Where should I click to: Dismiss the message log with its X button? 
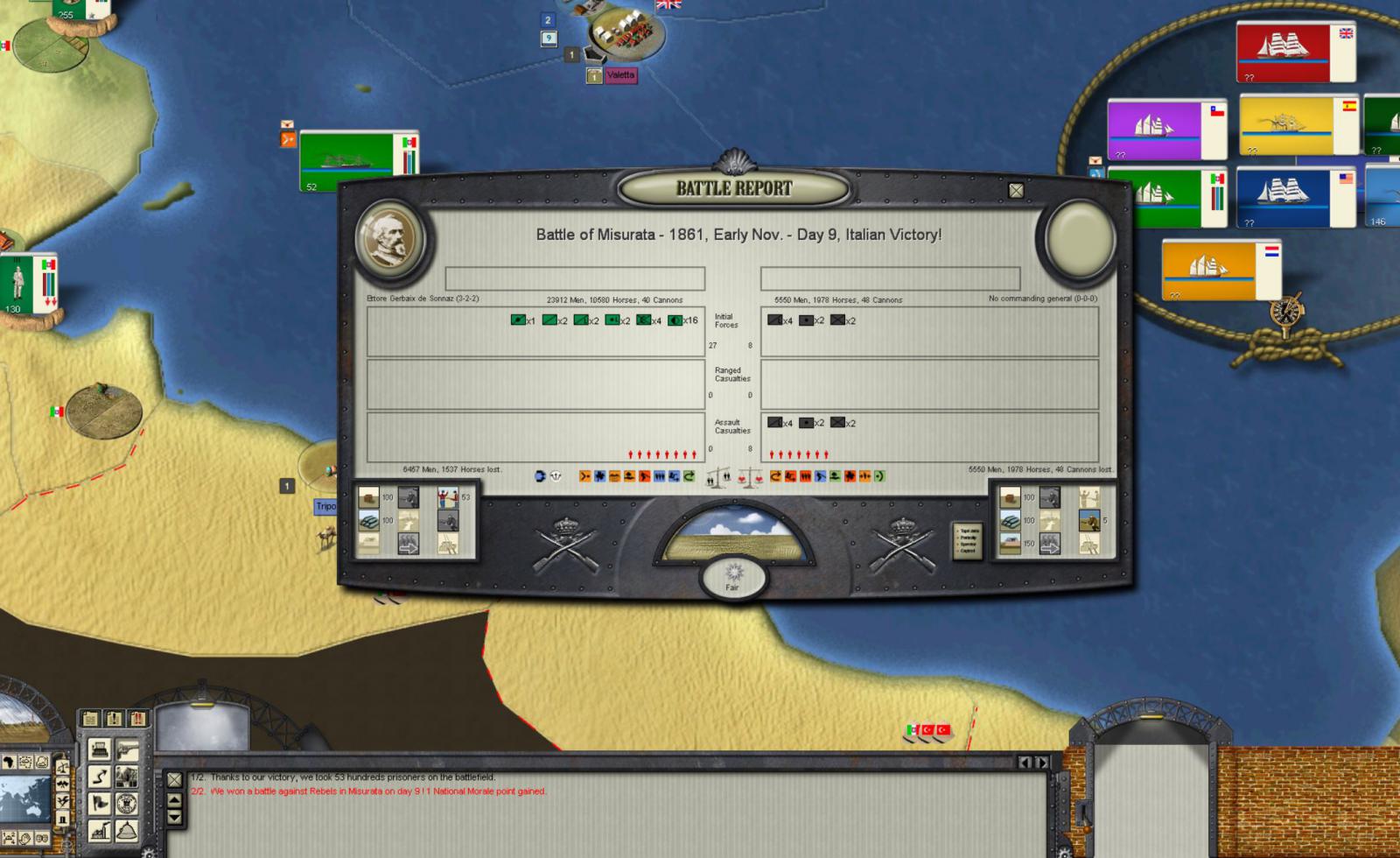174,779
